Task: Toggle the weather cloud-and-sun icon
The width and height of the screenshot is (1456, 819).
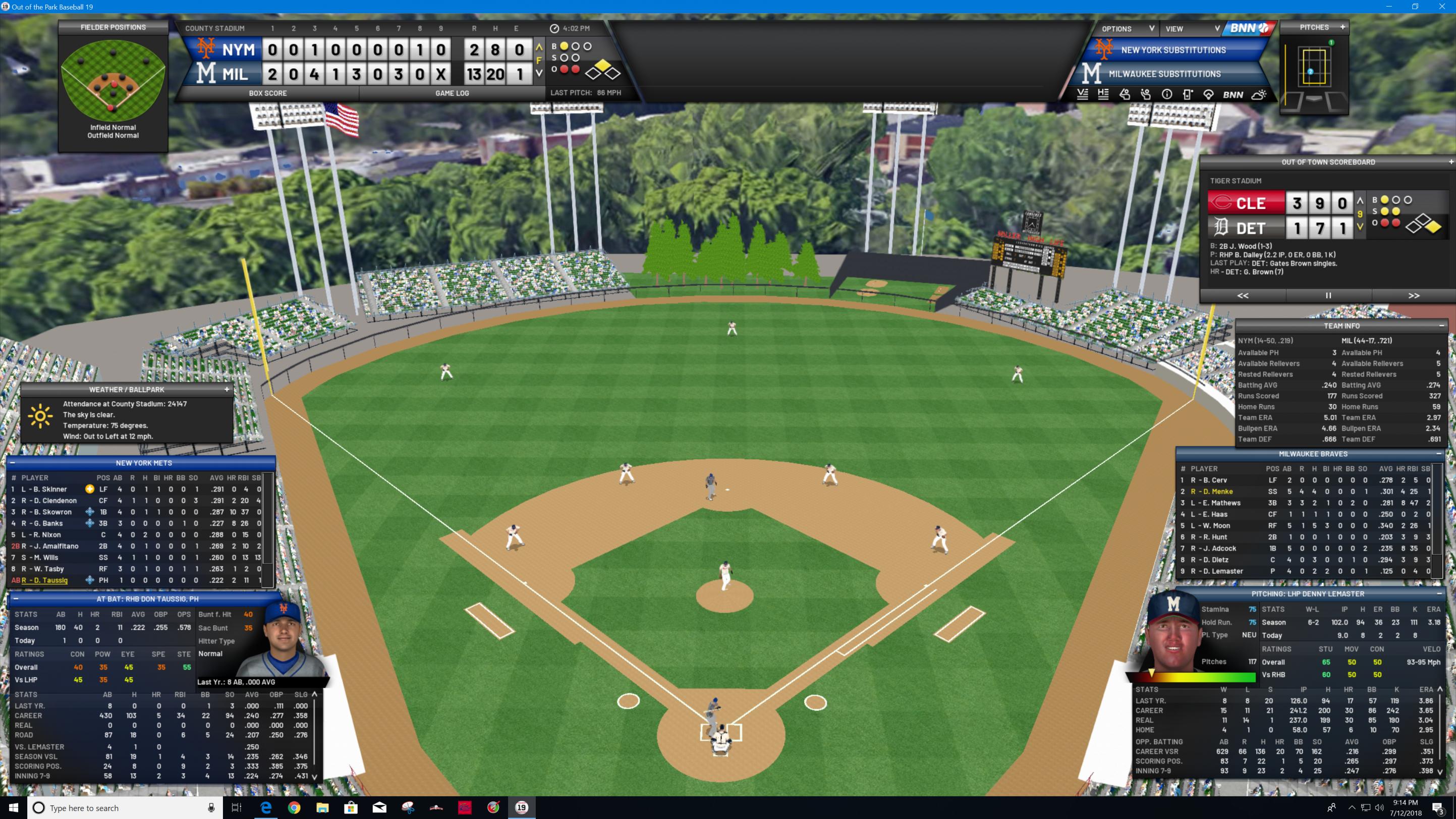Action: [x=1259, y=95]
